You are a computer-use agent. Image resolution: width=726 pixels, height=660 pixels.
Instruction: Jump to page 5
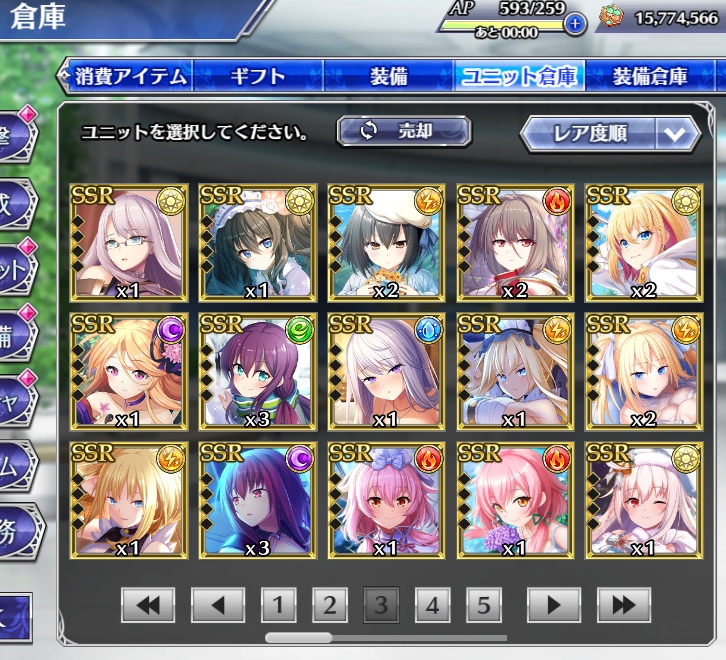click(484, 604)
